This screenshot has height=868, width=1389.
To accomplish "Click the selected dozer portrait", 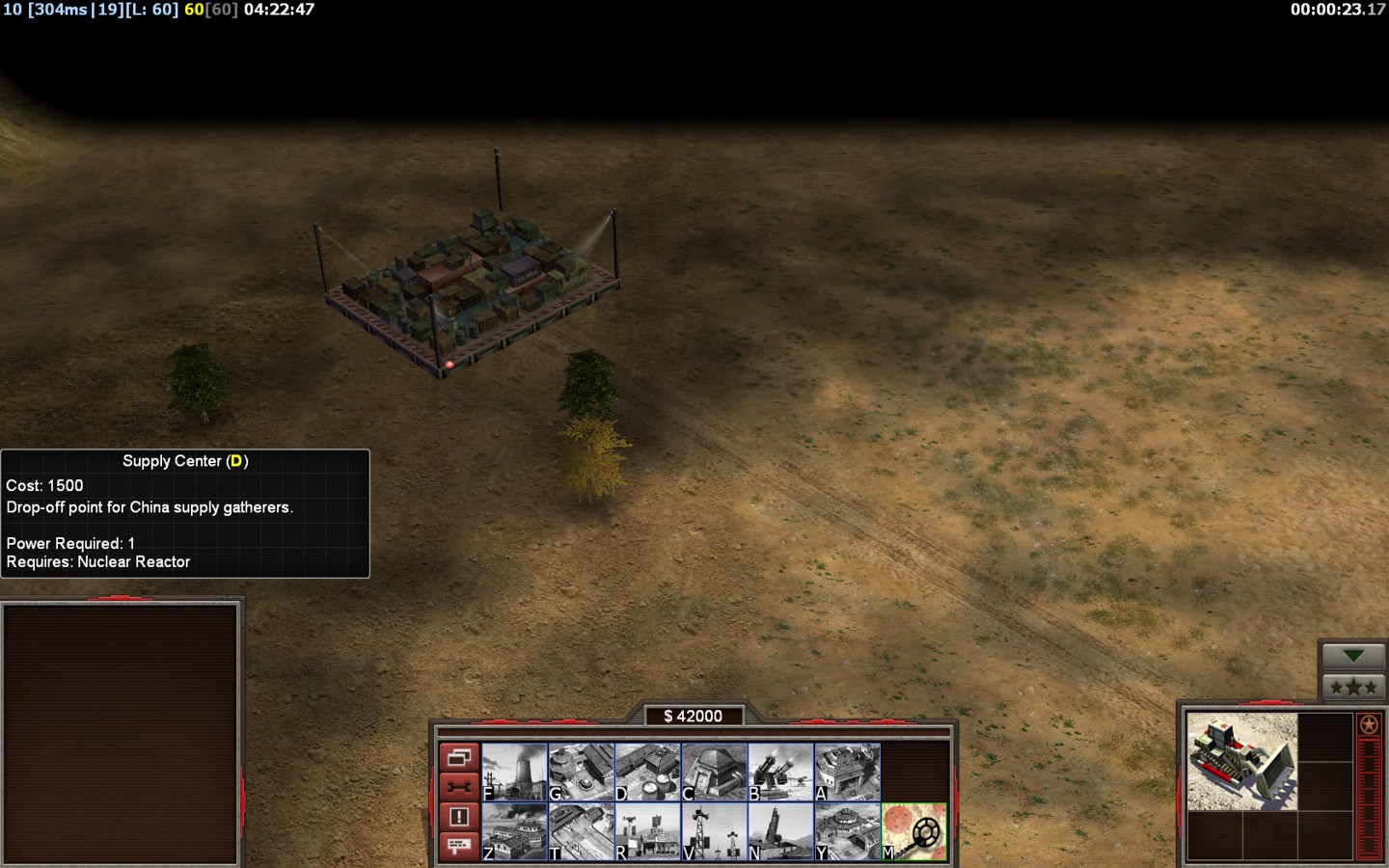I will tap(1241, 761).
